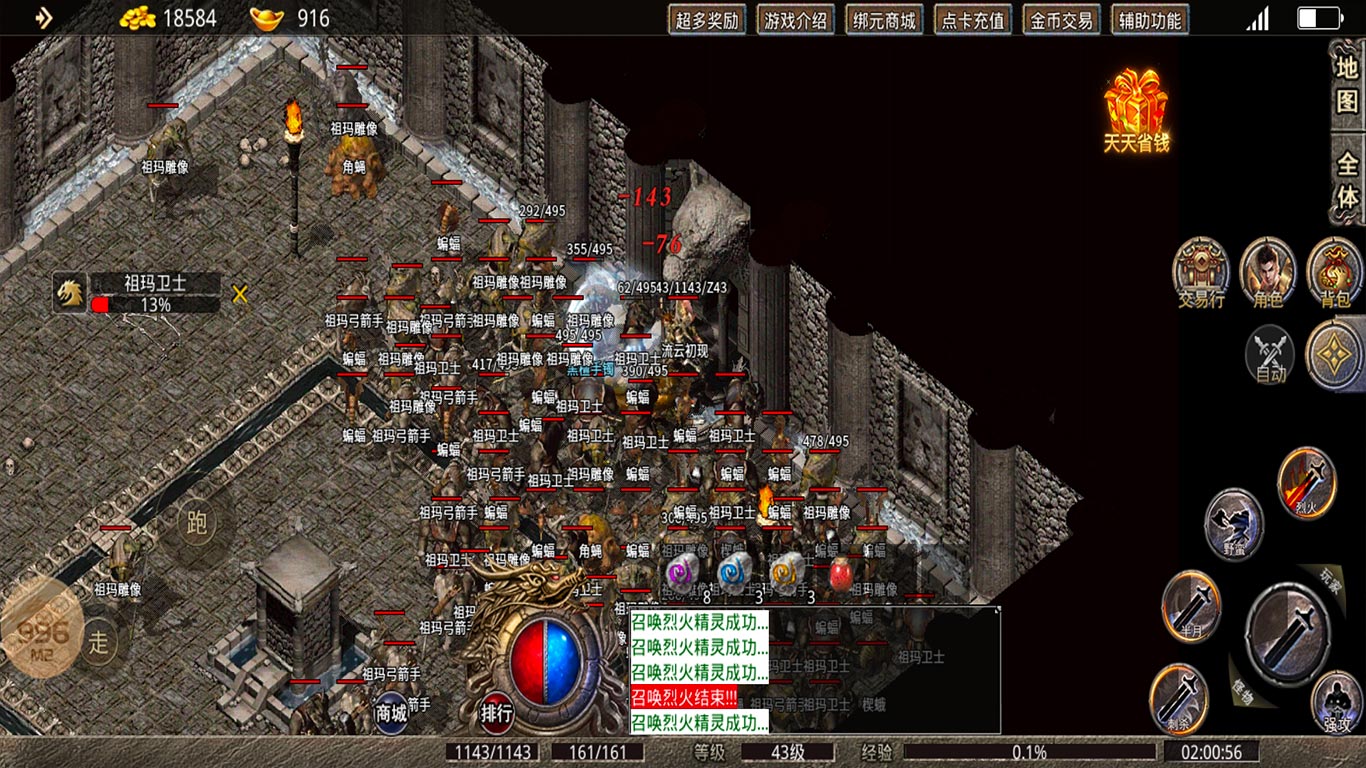Open the 金币交易 gold trading menu
The width and height of the screenshot is (1366, 768).
point(1061,20)
